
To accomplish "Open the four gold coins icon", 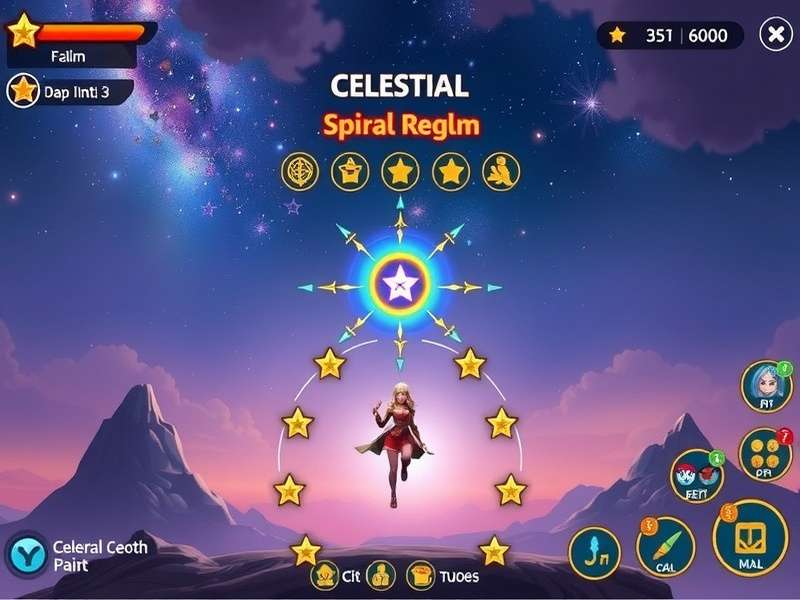I will (765, 453).
